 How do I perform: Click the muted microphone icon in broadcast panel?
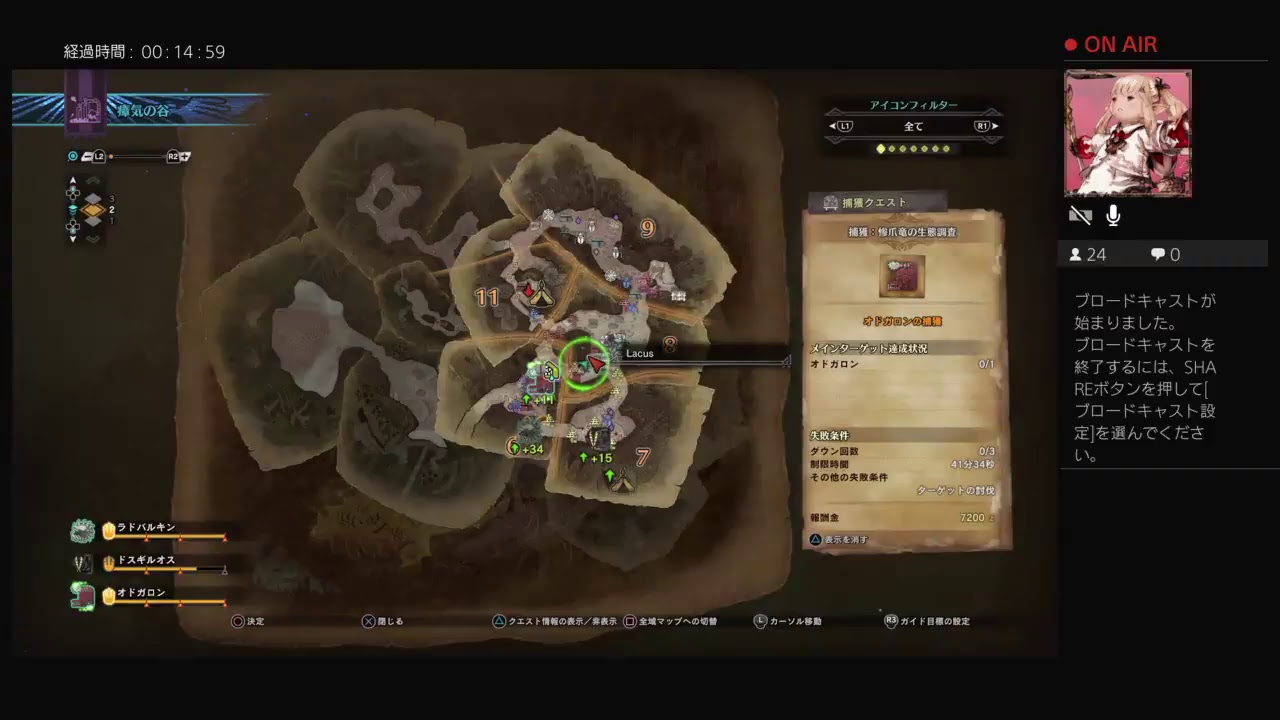[1112, 215]
